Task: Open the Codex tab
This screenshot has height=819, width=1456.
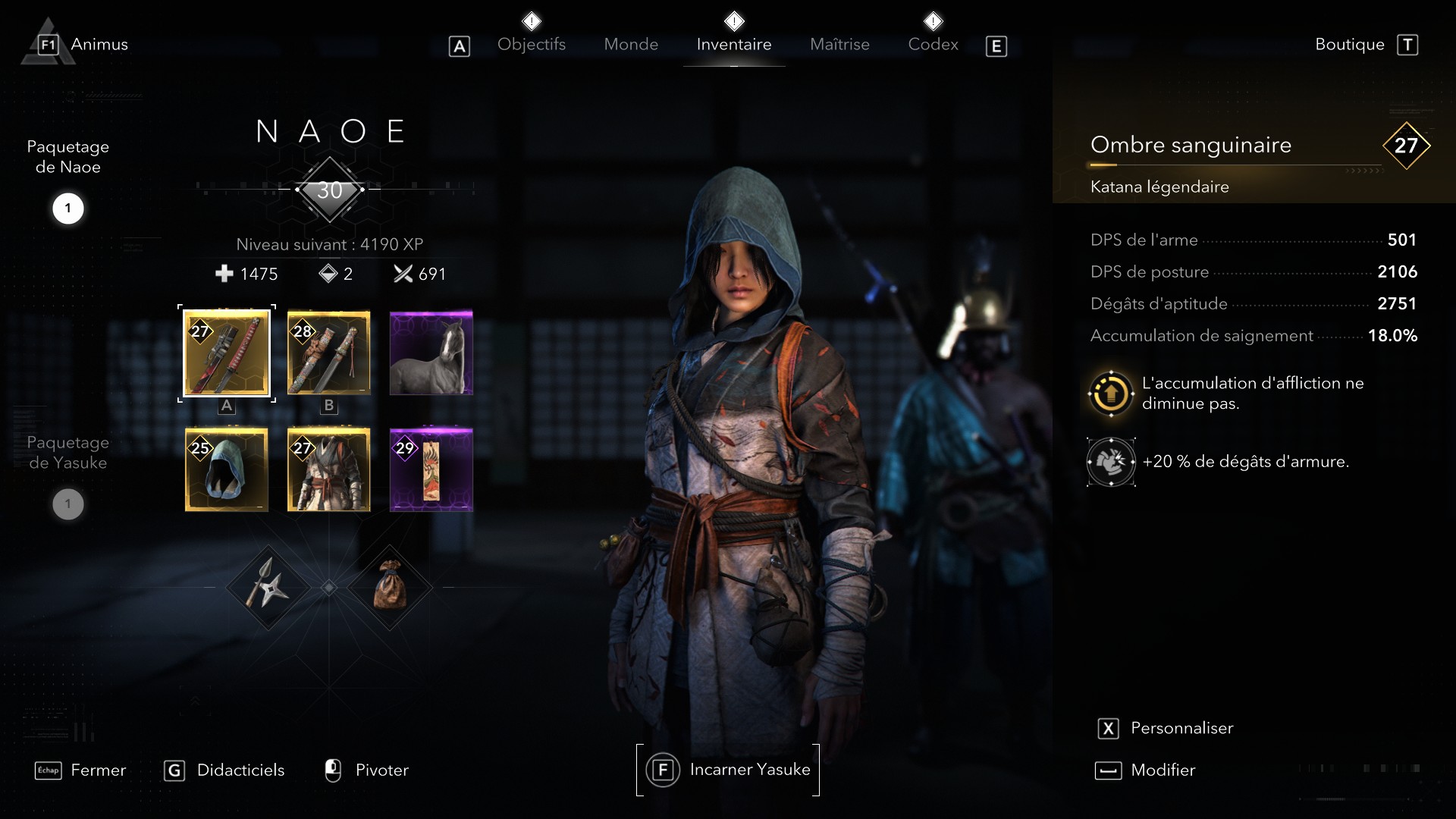Action: point(933,44)
